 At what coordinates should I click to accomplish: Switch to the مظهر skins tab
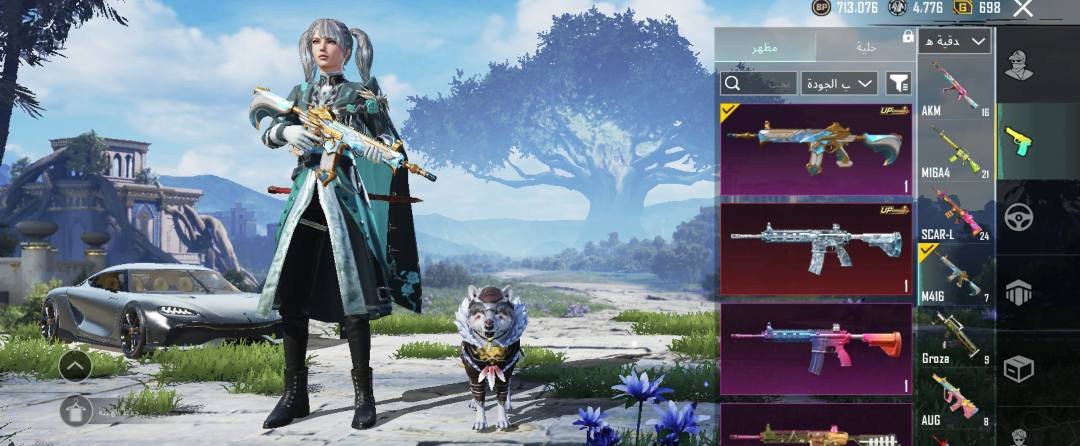click(766, 47)
